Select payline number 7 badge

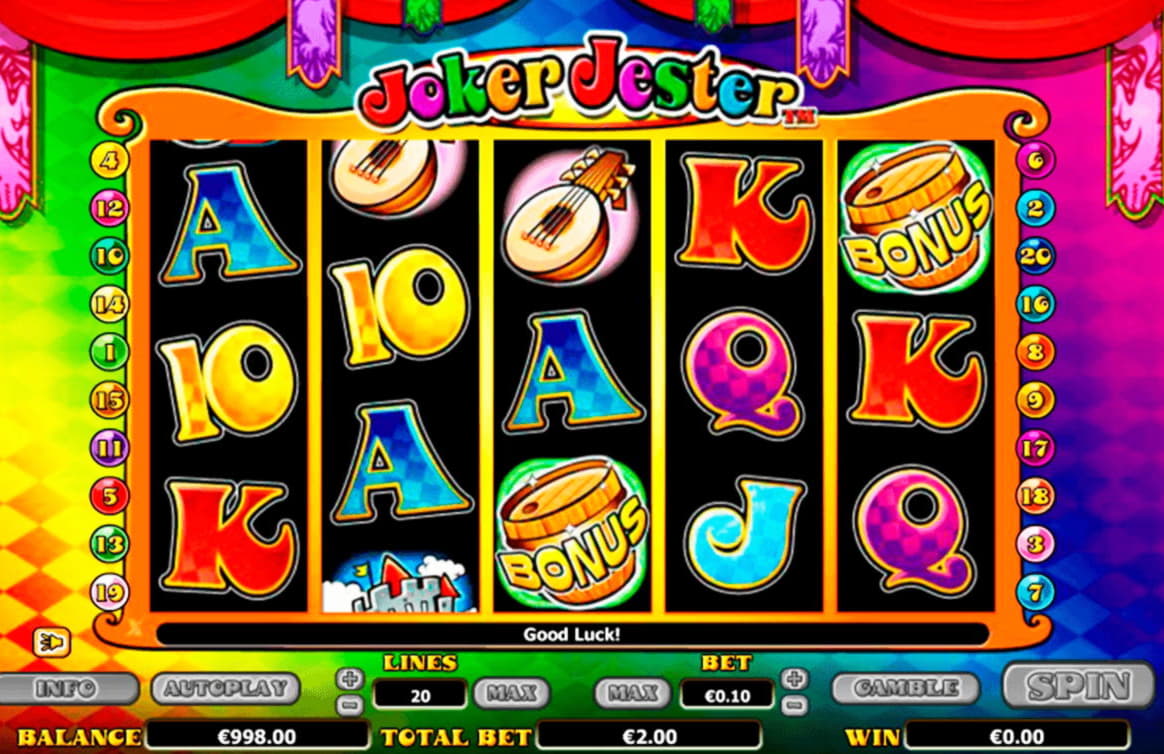pos(1036,592)
